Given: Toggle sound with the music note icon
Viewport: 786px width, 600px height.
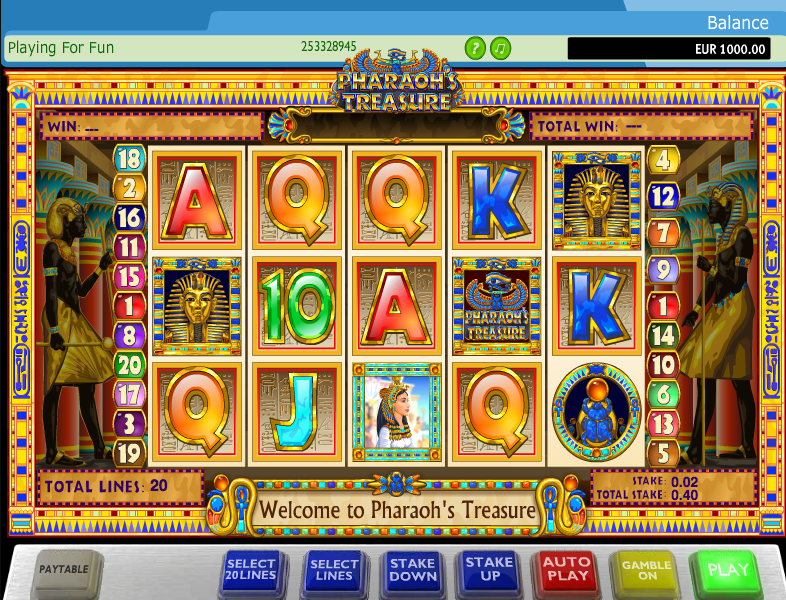Looking at the screenshot, I should point(501,47).
